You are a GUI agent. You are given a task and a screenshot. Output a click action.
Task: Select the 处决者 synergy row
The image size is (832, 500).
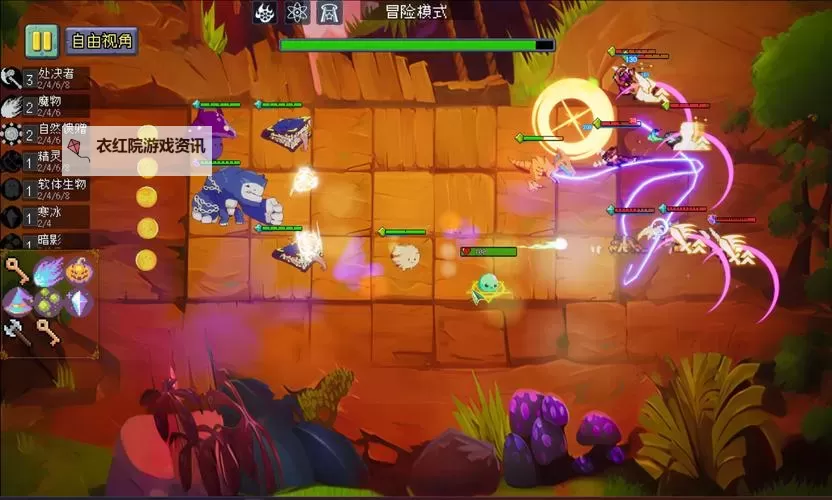(x=46, y=78)
